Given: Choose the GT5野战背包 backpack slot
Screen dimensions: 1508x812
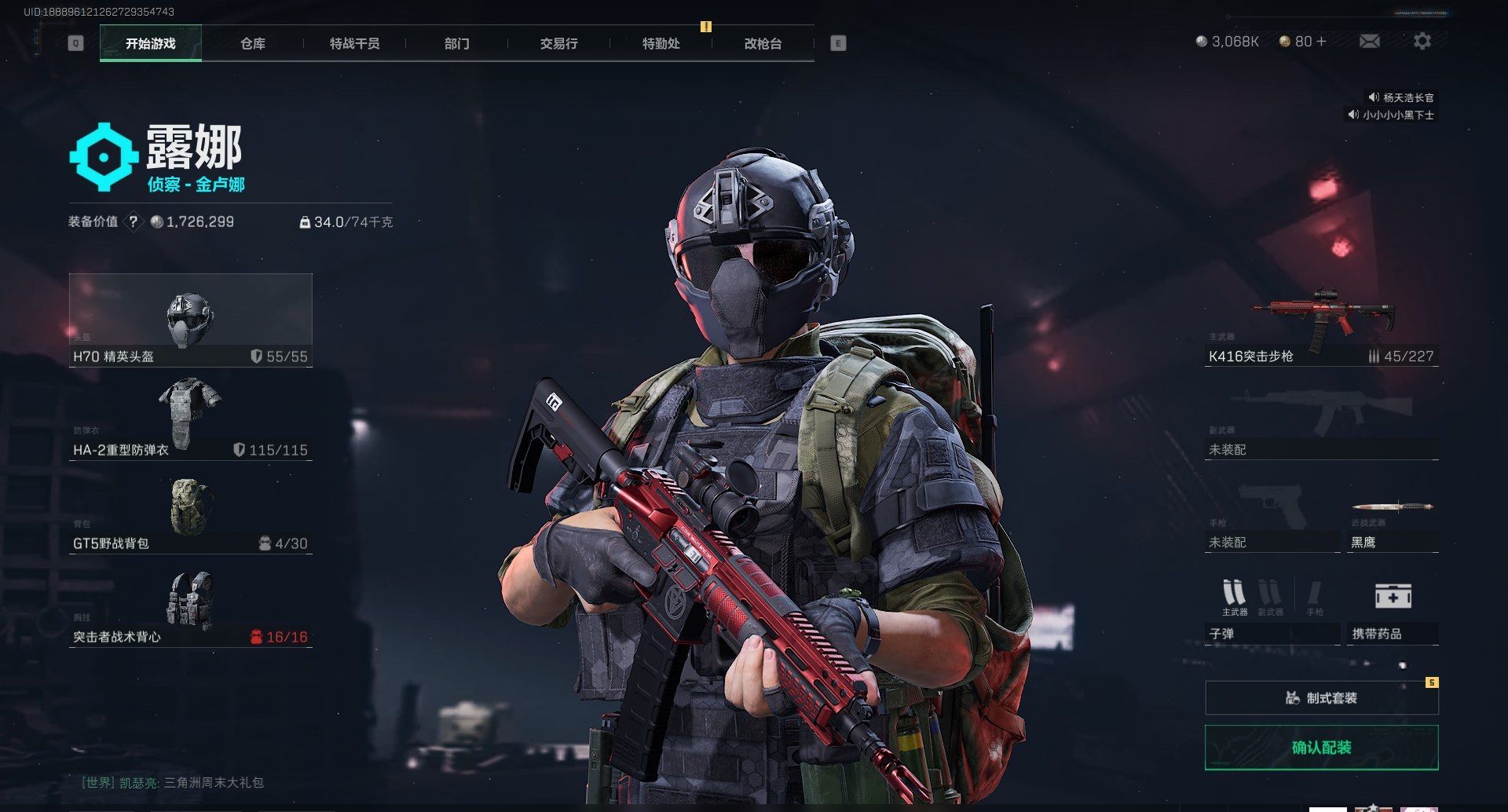Looking at the screenshot, I should point(190,512).
